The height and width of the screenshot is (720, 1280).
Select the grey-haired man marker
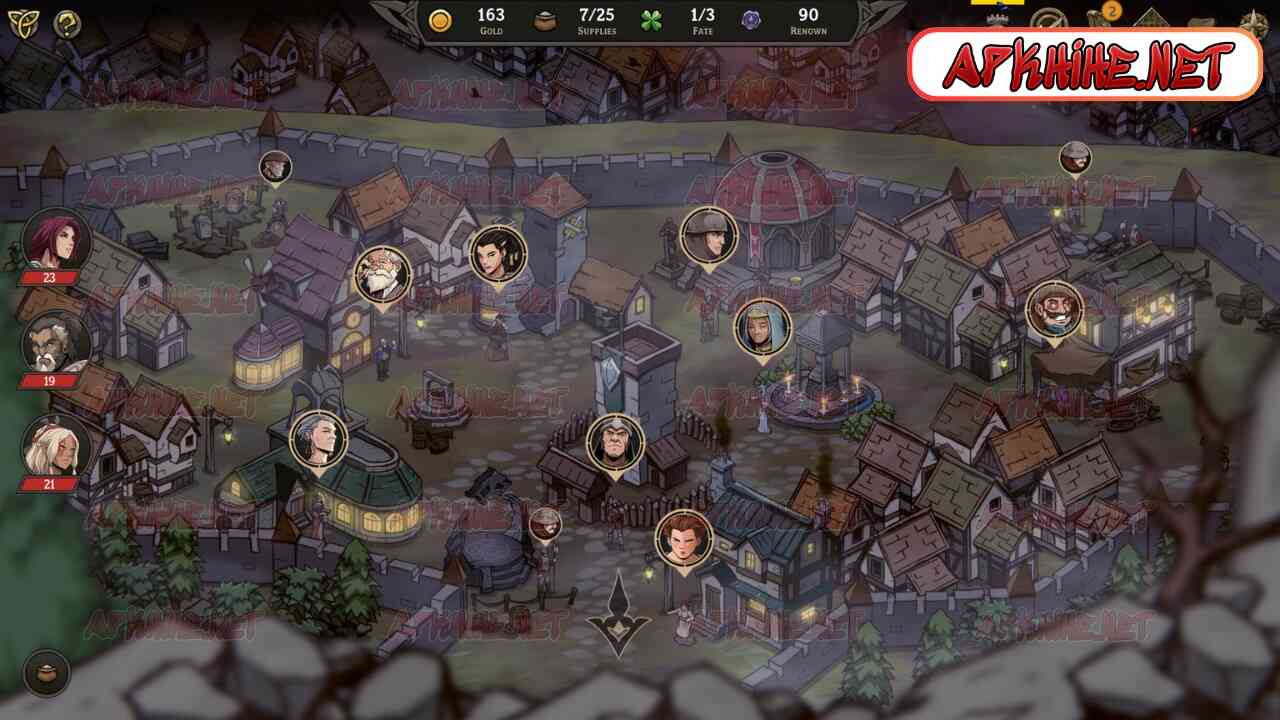(319, 439)
